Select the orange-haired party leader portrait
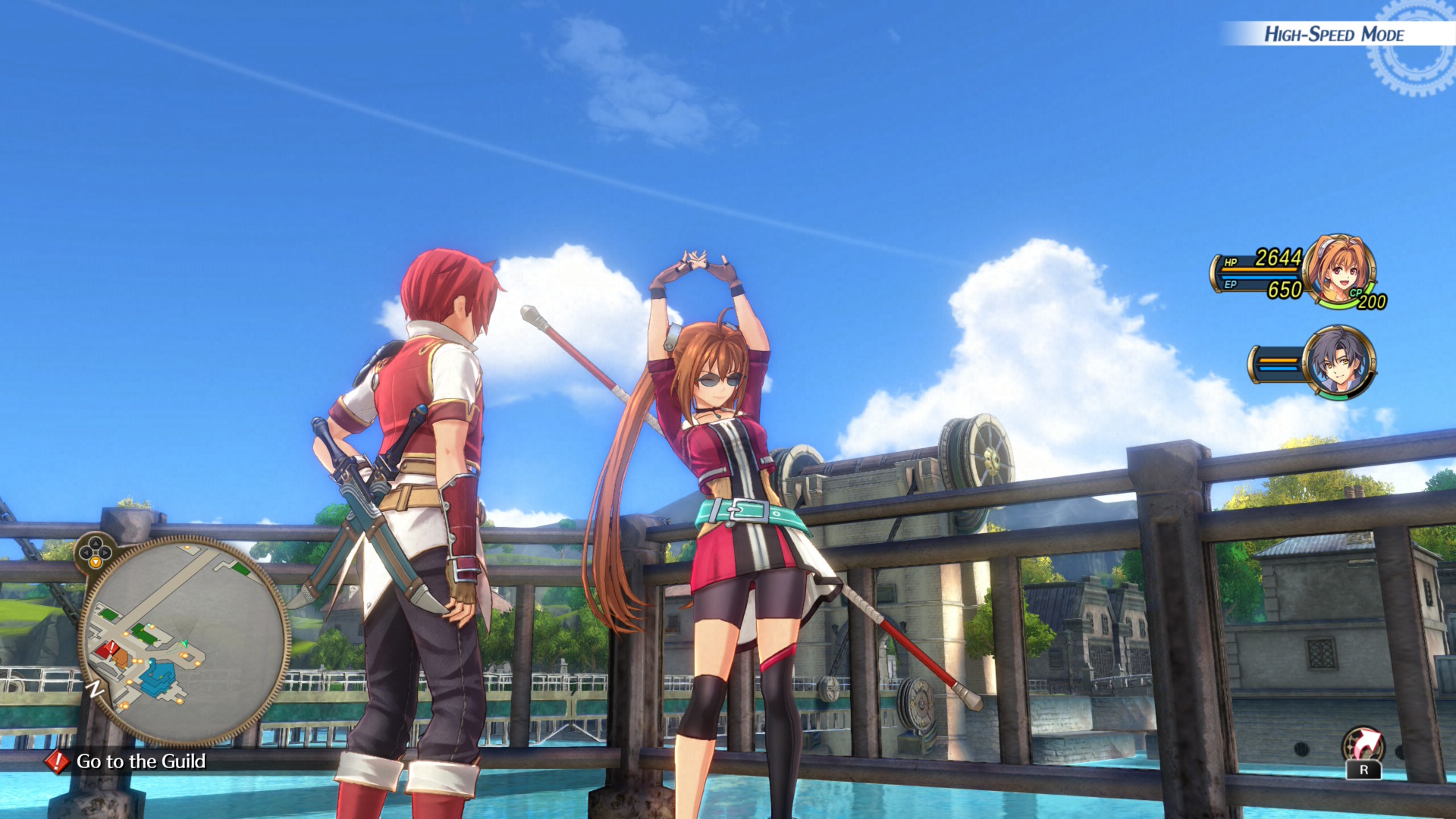 [x=1339, y=271]
